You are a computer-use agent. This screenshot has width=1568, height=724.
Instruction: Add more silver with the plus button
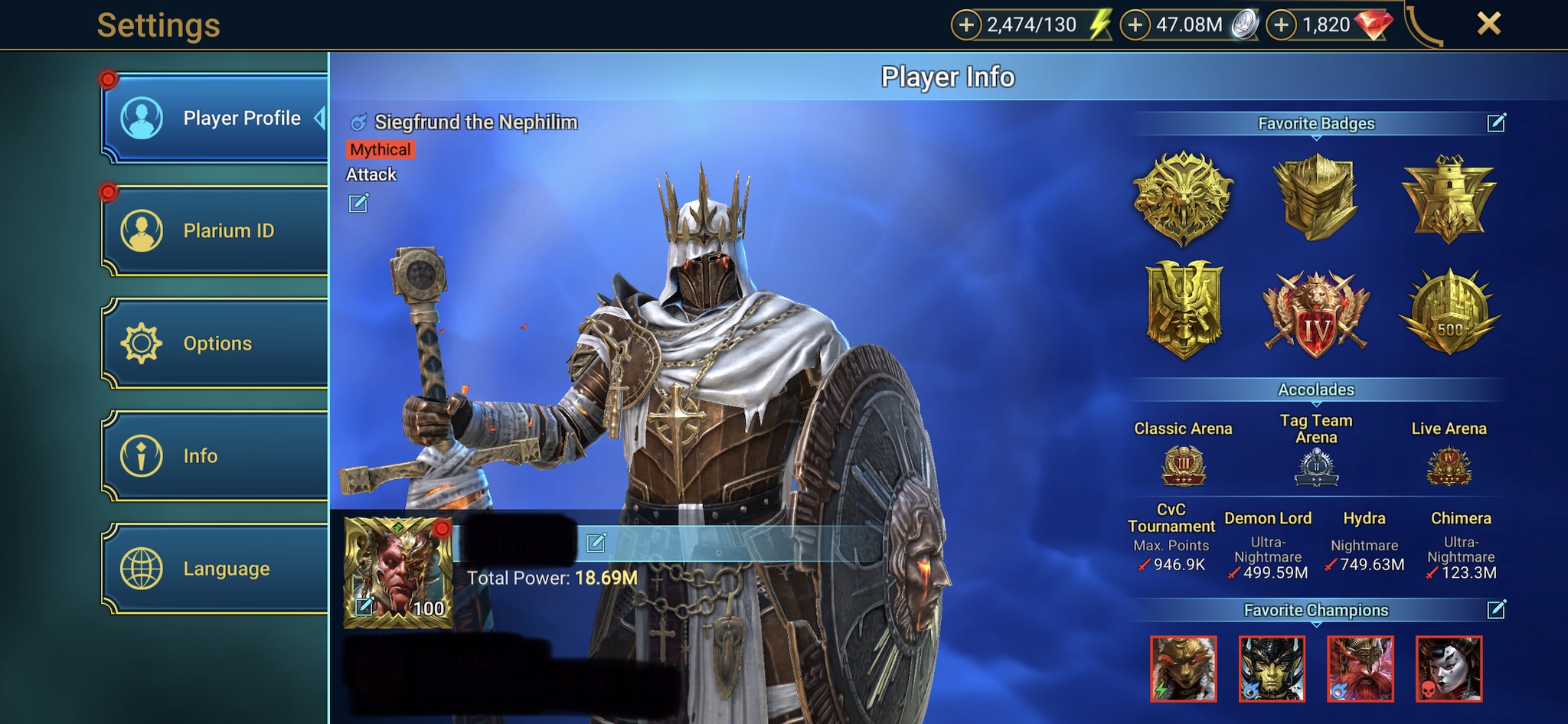pos(1135,25)
